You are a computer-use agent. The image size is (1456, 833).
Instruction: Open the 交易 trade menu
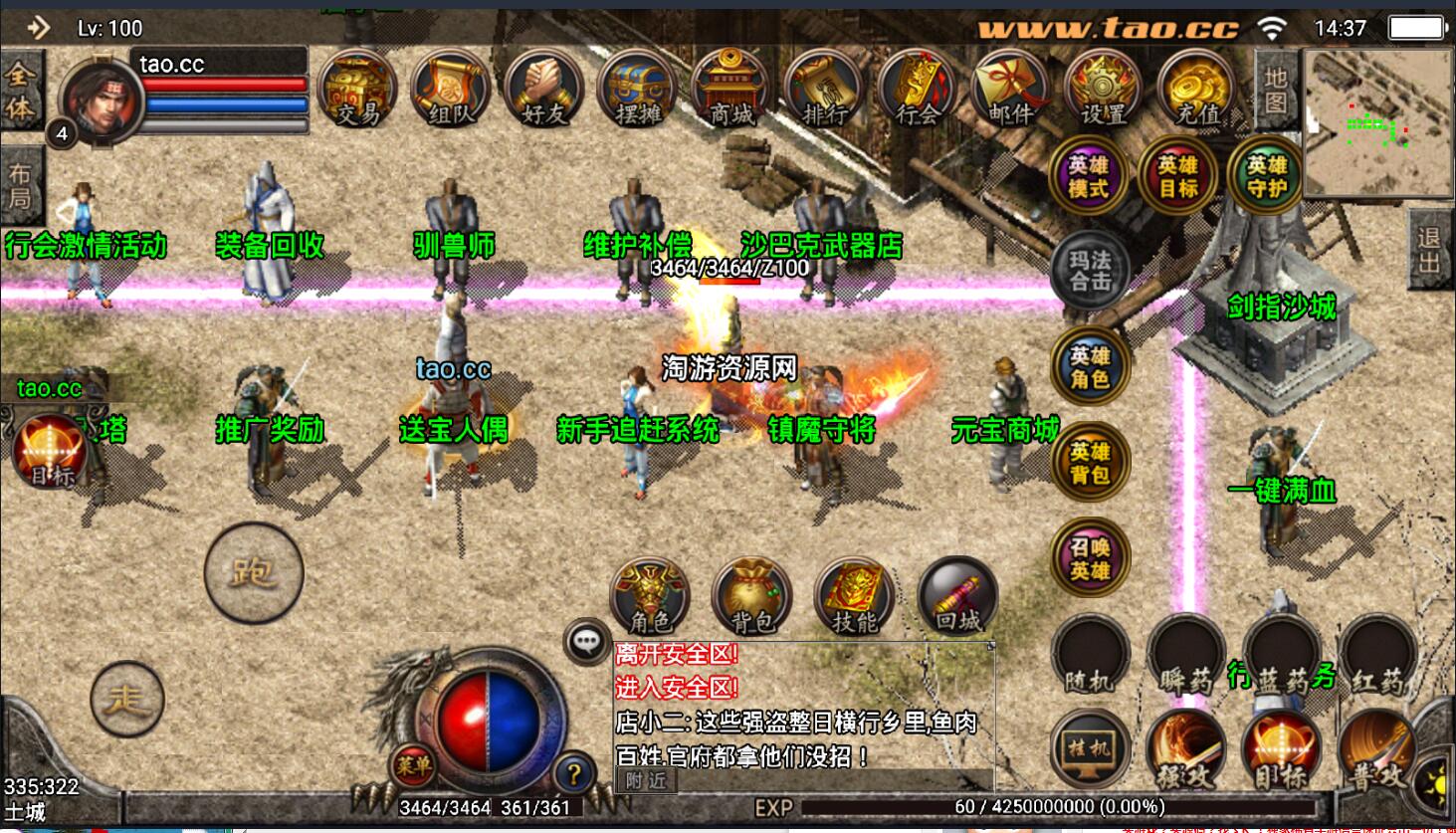(357, 90)
